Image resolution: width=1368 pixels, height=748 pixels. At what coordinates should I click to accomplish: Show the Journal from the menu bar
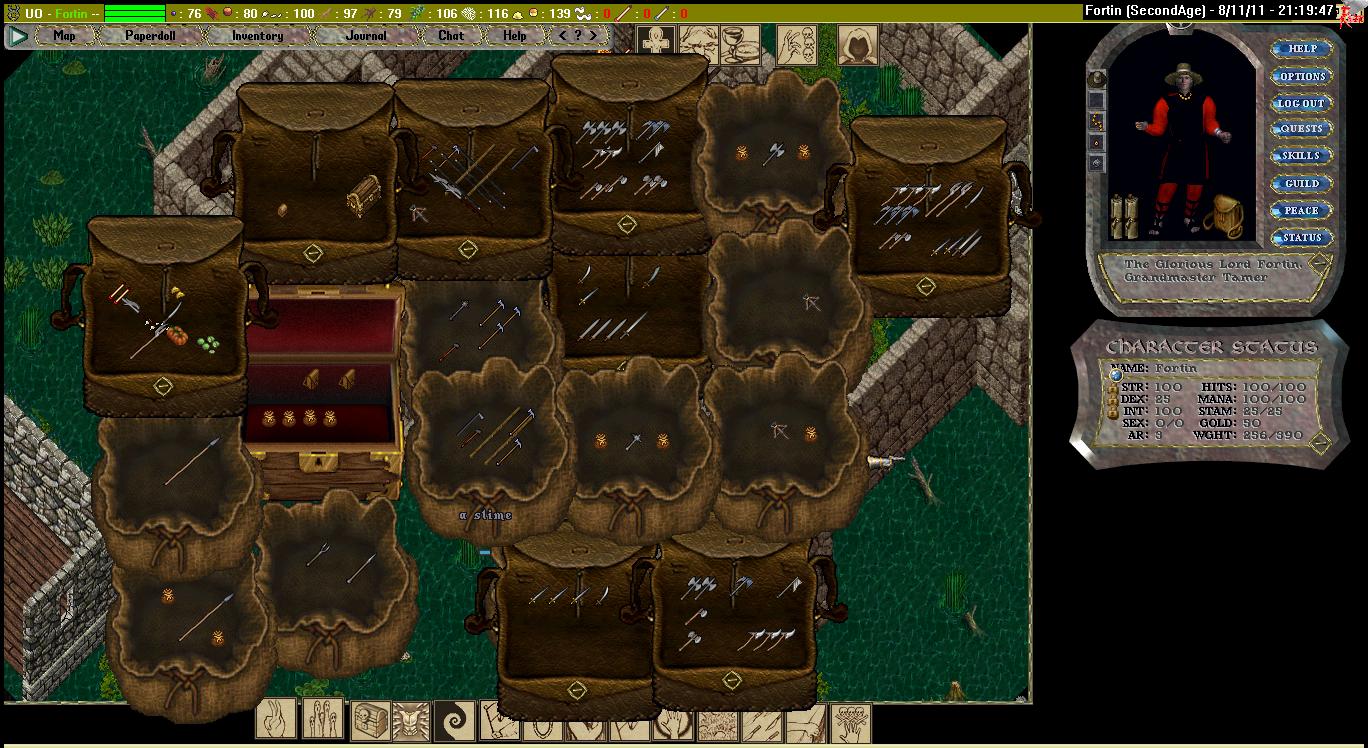click(366, 36)
